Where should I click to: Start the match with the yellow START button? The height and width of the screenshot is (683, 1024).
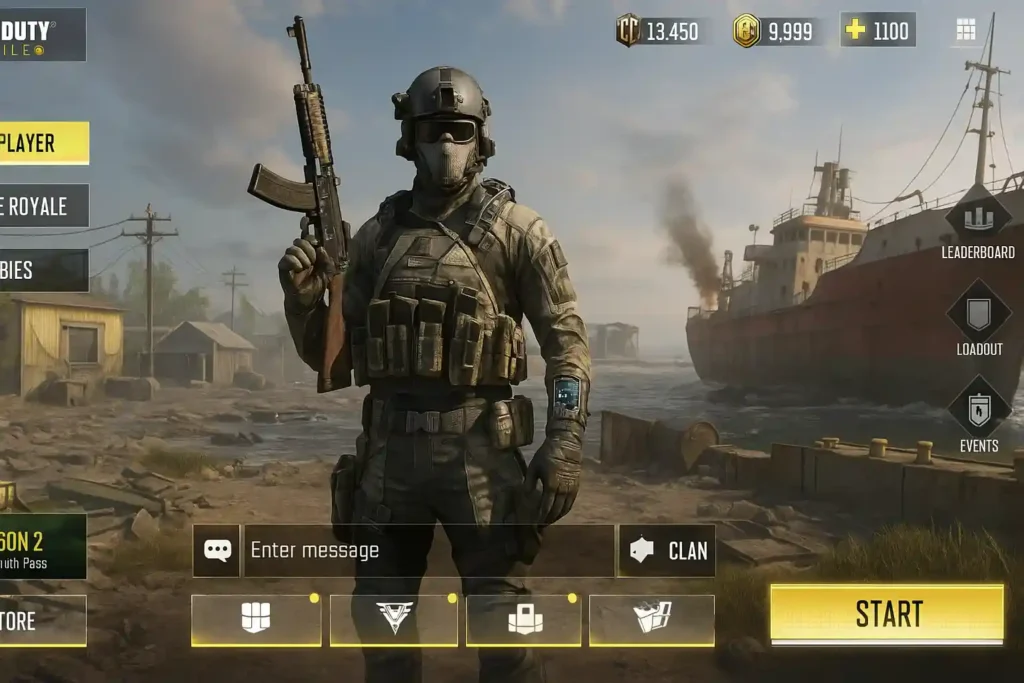(x=886, y=613)
